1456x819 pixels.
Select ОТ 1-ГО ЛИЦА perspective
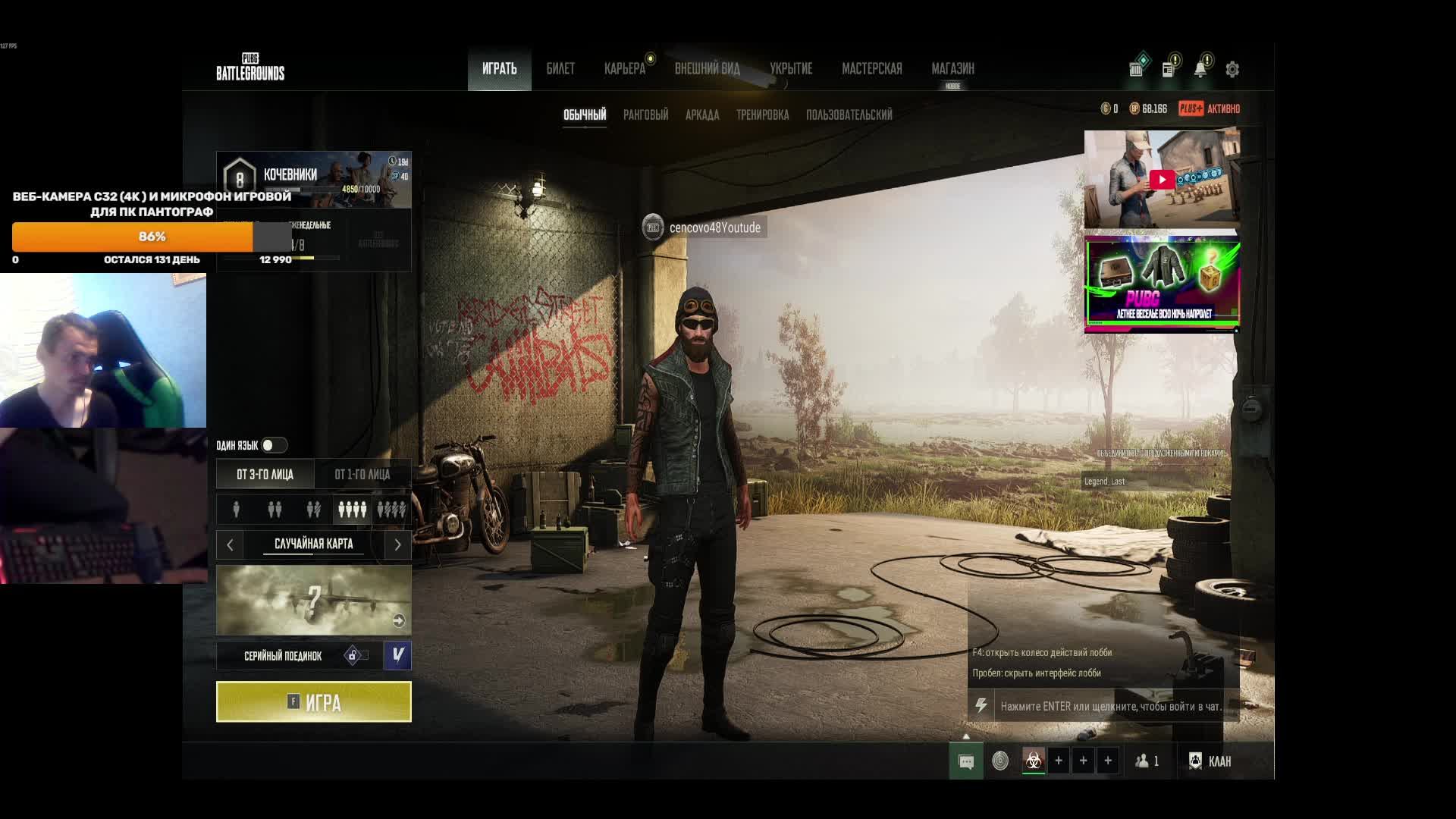tap(362, 475)
